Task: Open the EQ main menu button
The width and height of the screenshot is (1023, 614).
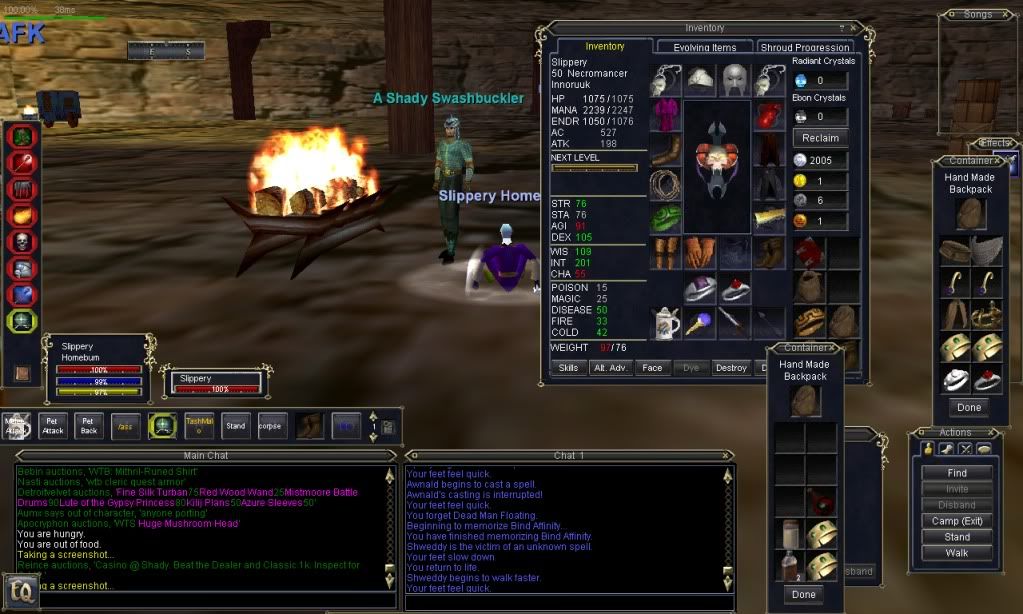Action: click(x=26, y=594)
